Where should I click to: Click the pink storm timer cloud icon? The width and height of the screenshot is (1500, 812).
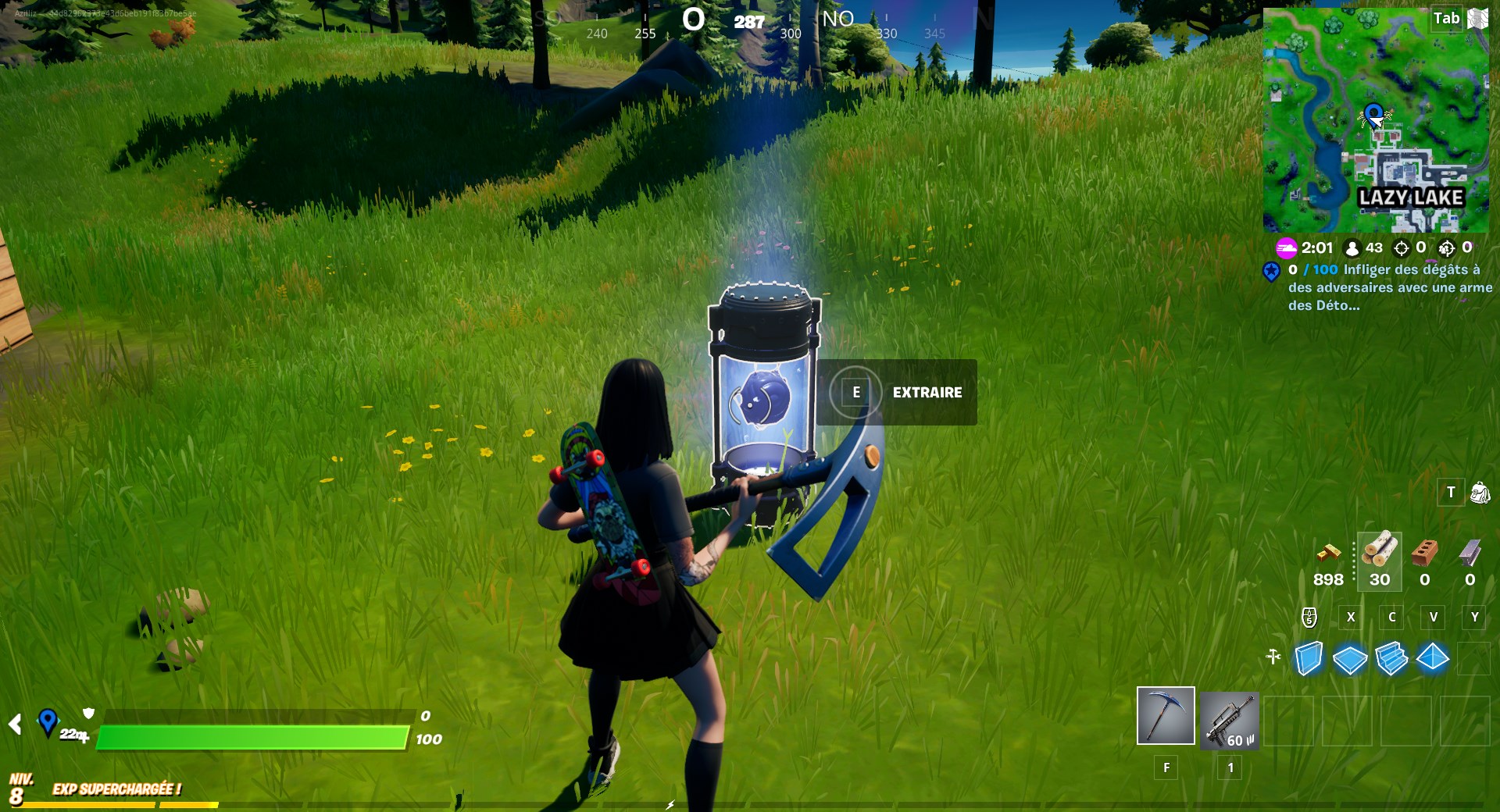point(1287,248)
